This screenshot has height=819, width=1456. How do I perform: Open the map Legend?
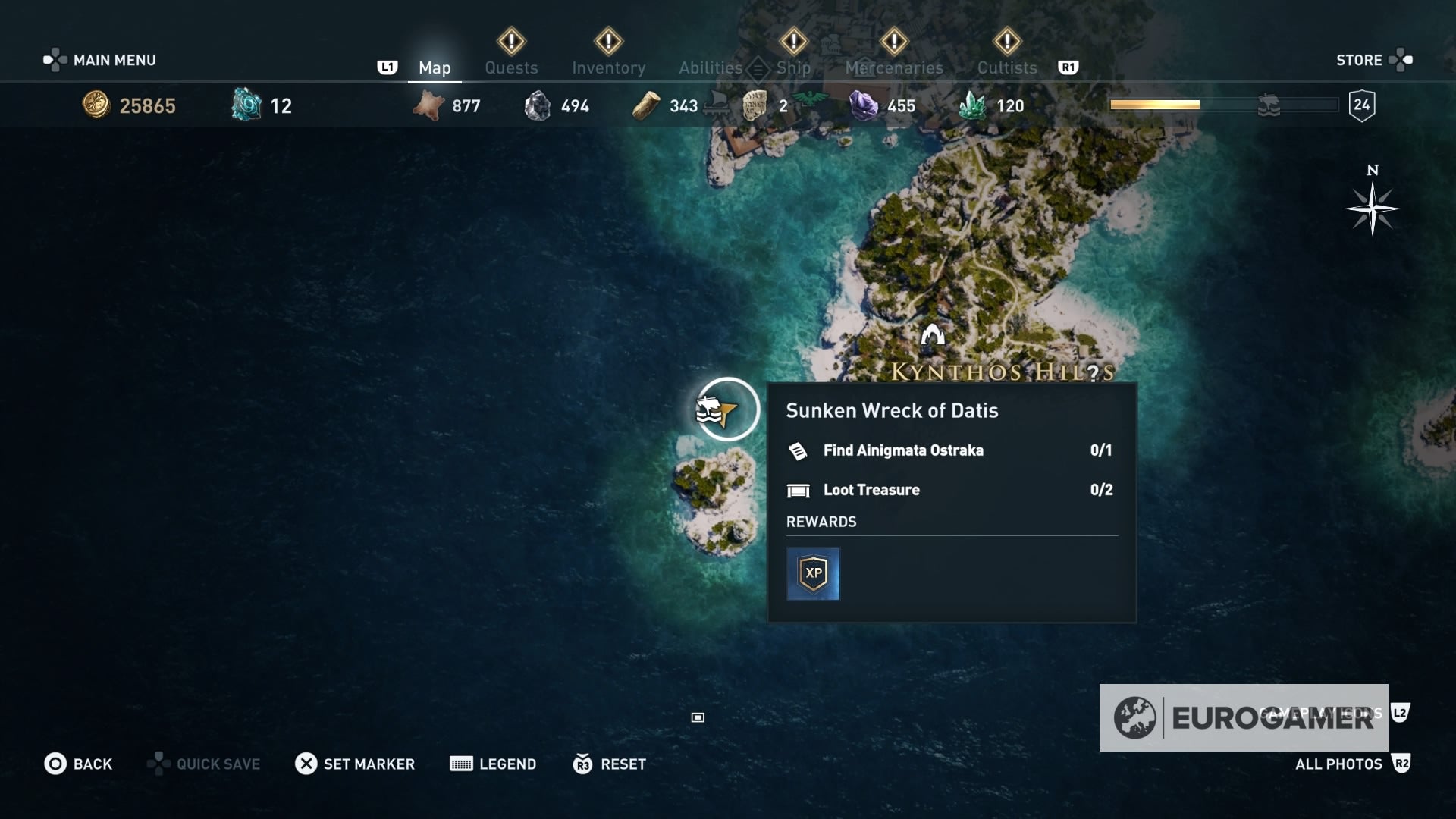click(x=493, y=764)
